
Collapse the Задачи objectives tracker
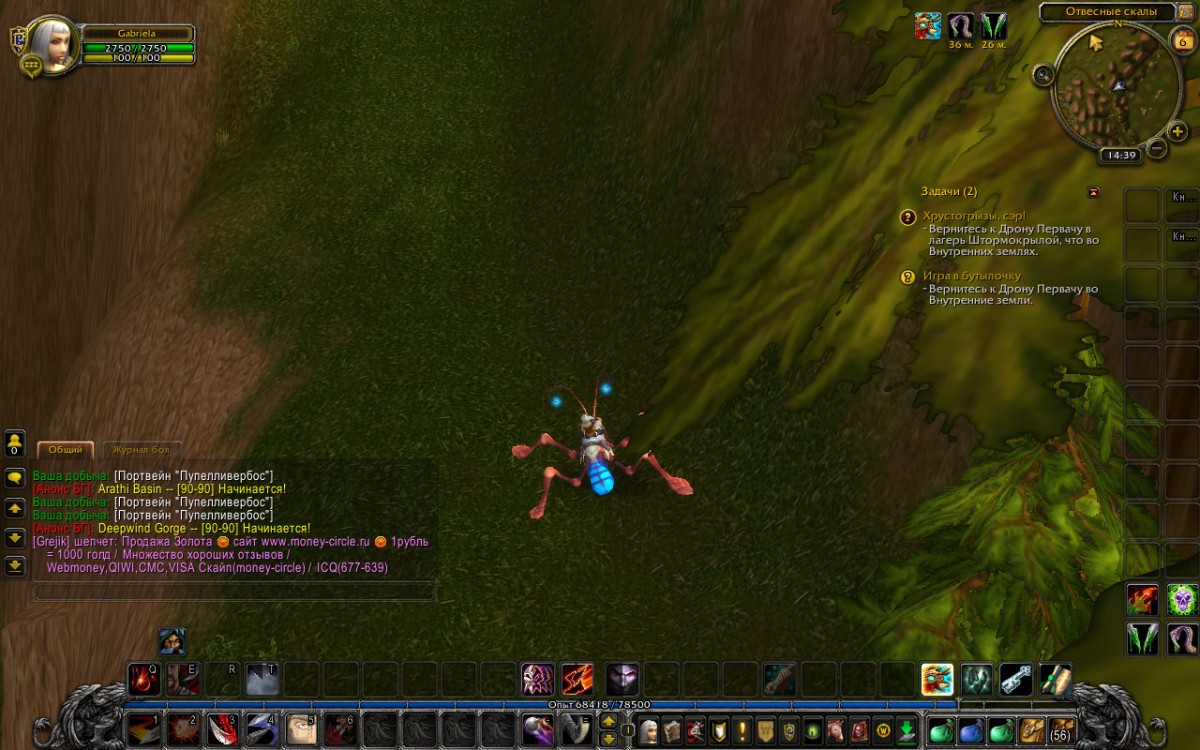click(1093, 191)
